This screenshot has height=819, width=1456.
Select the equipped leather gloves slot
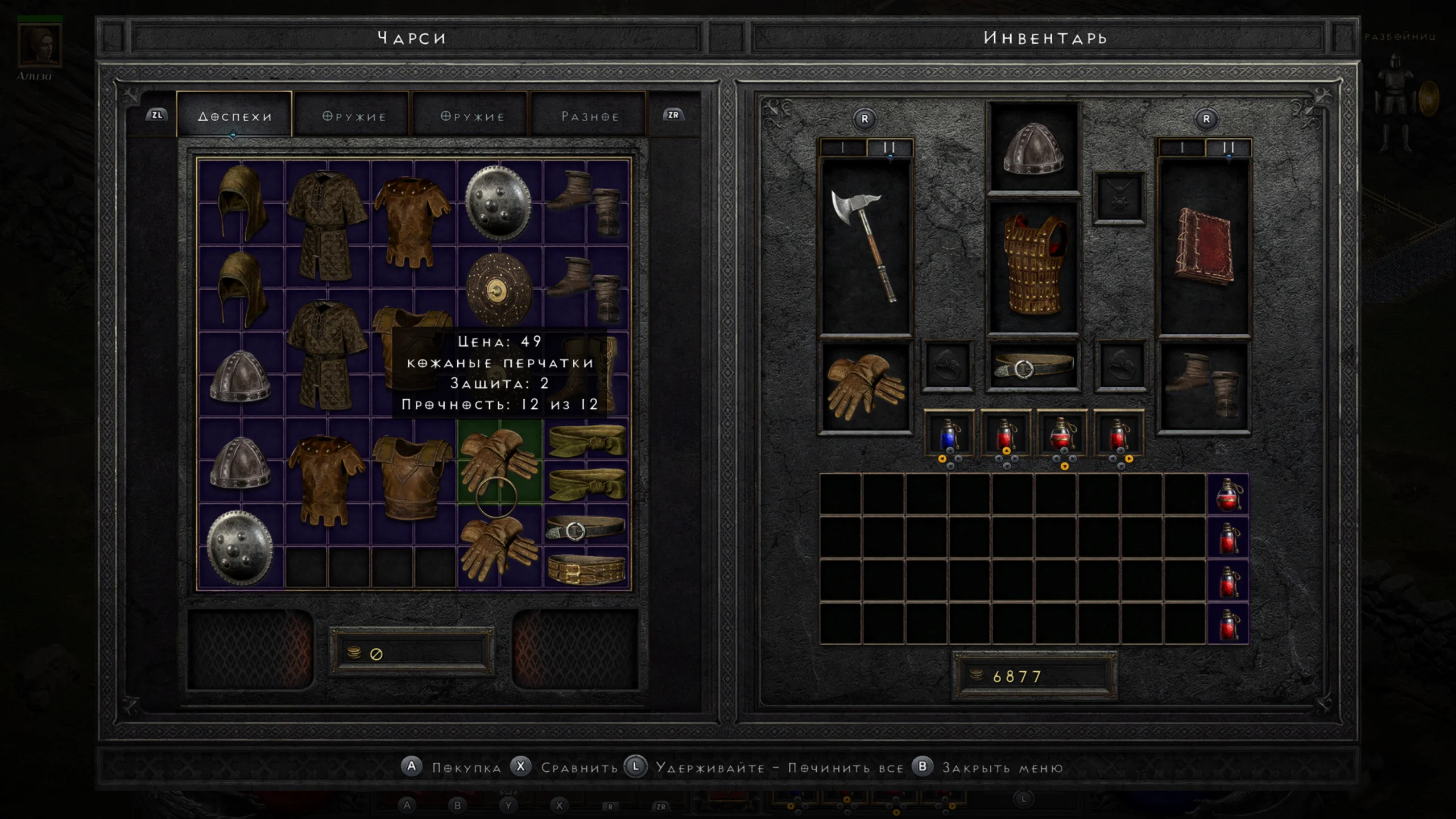click(864, 387)
